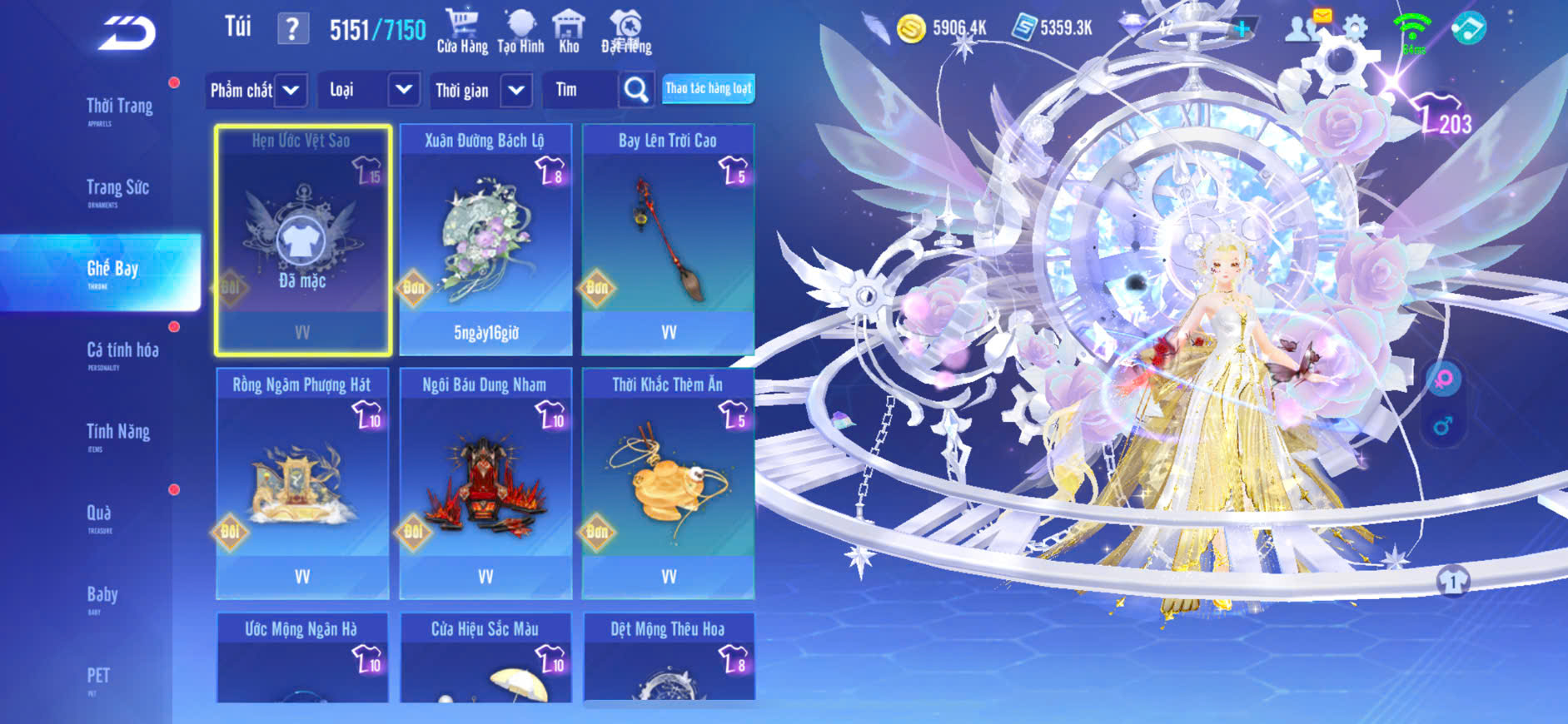The height and width of the screenshot is (724, 1568).
Task: Open the Tính Năng tab
Action: [118, 433]
